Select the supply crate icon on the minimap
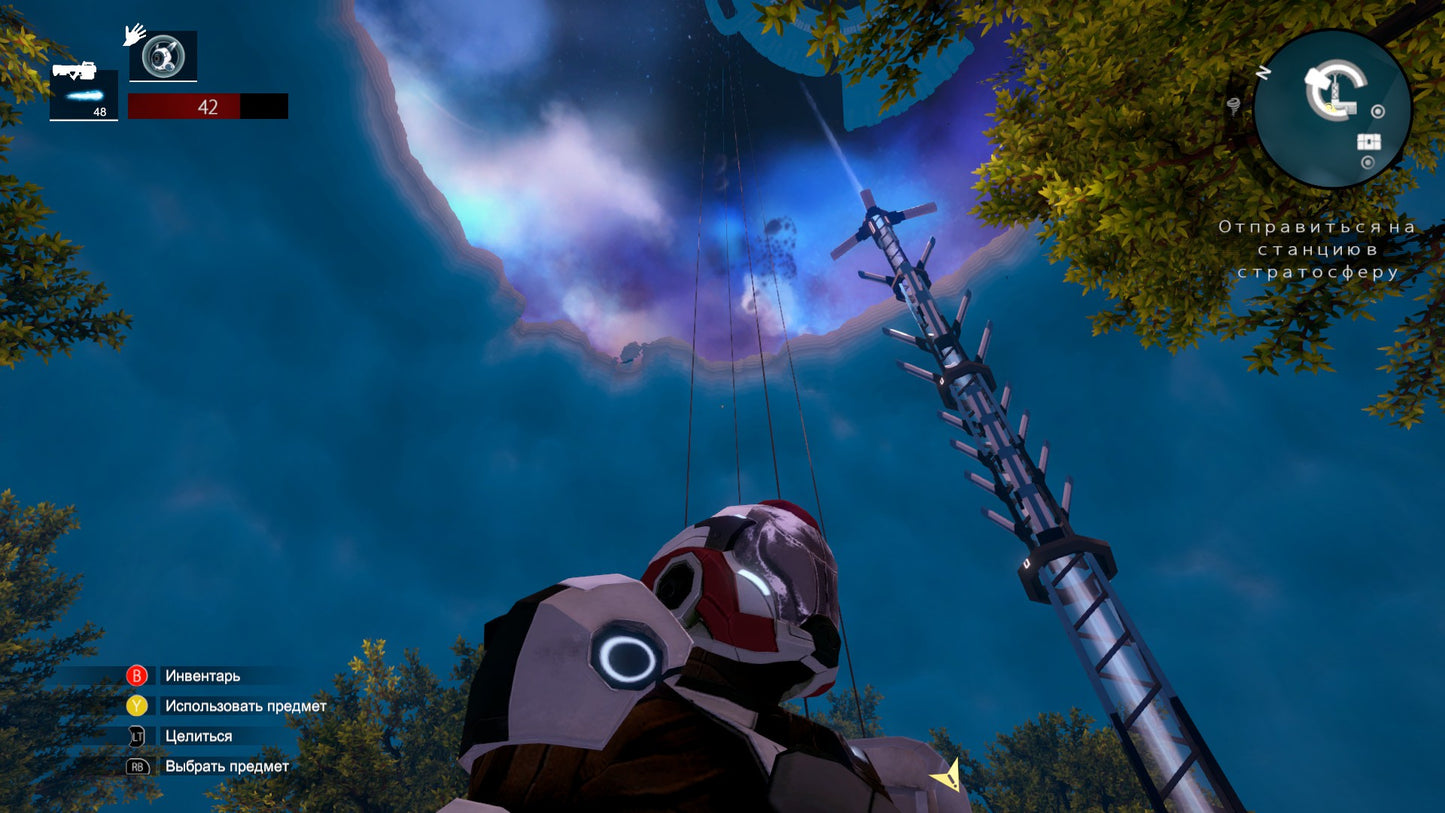Screen dimensions: 1445x813 click(1369, 141)
